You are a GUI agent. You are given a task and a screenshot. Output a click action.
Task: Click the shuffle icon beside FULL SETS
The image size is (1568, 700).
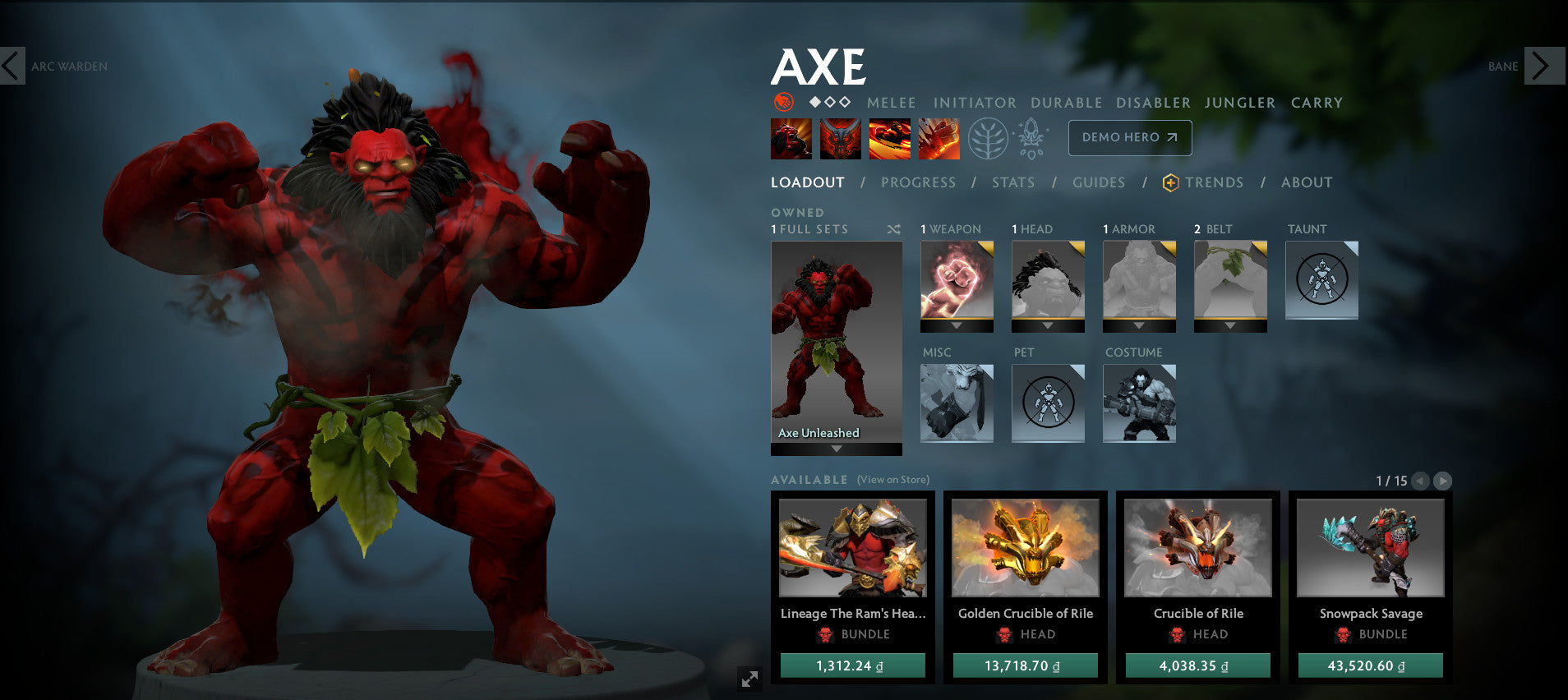[893, 230]
